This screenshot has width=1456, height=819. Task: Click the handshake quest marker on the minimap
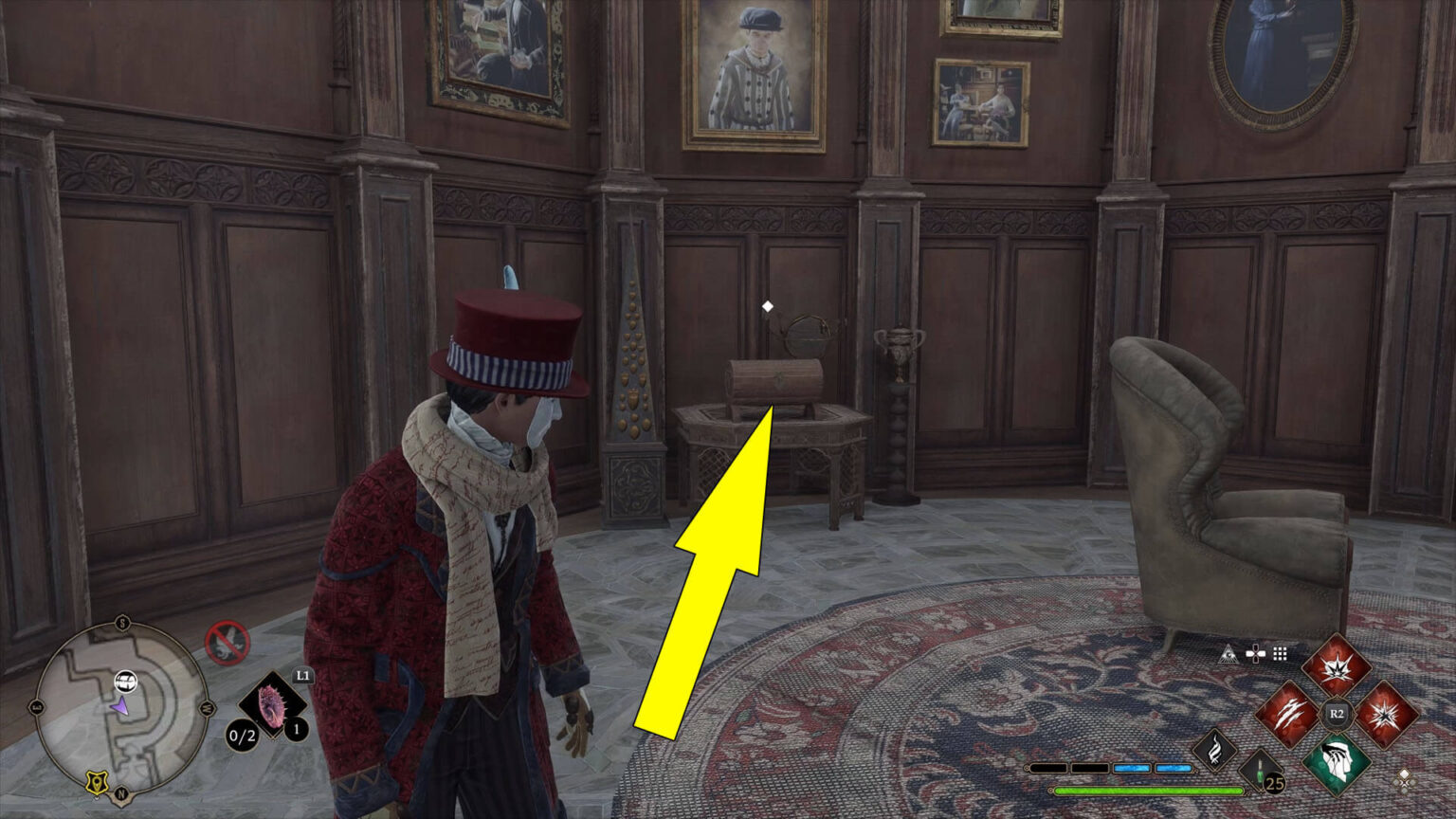click(126, 681)
